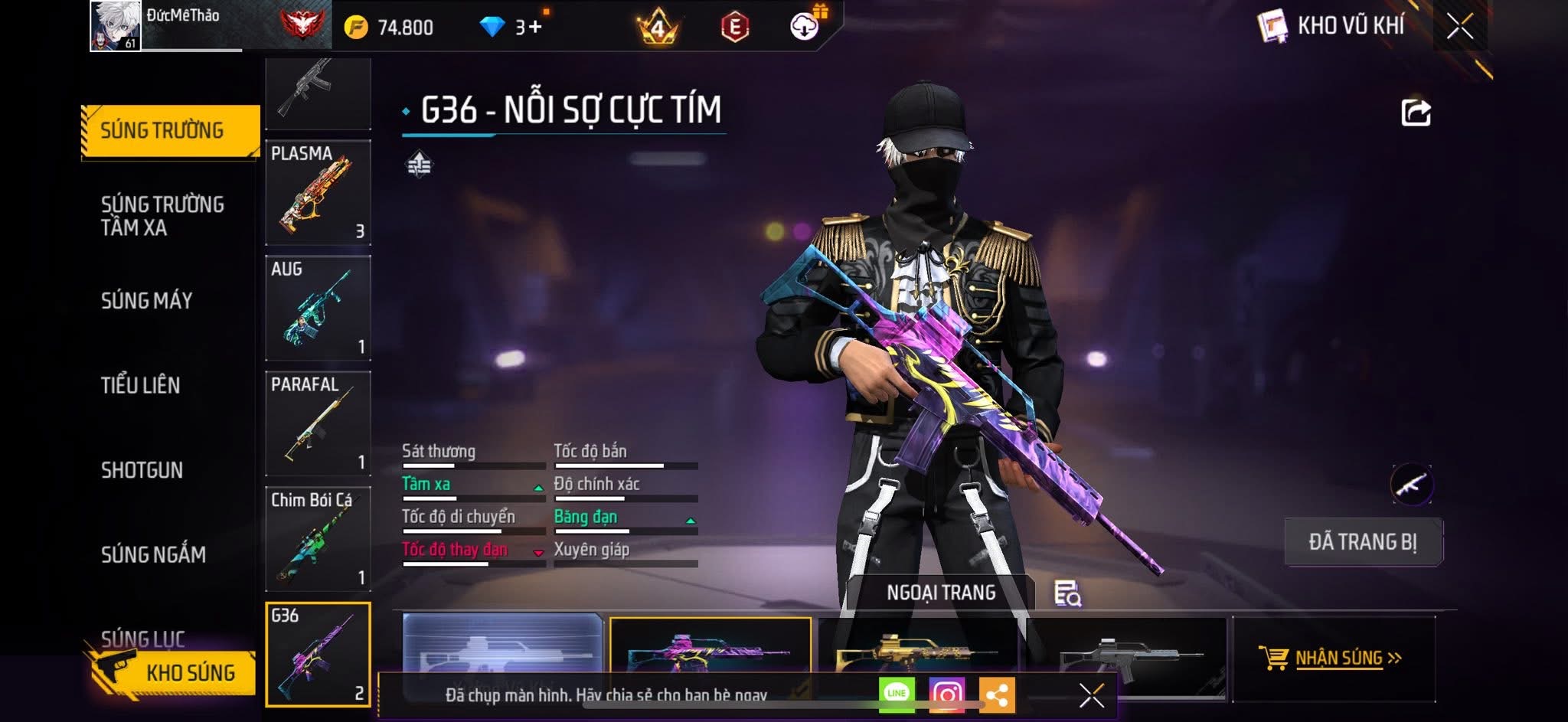Pick the AUG weapon tile
The height and width of the screenshot is (722, 1568).
pyautogui.click(x=318, y=308)
